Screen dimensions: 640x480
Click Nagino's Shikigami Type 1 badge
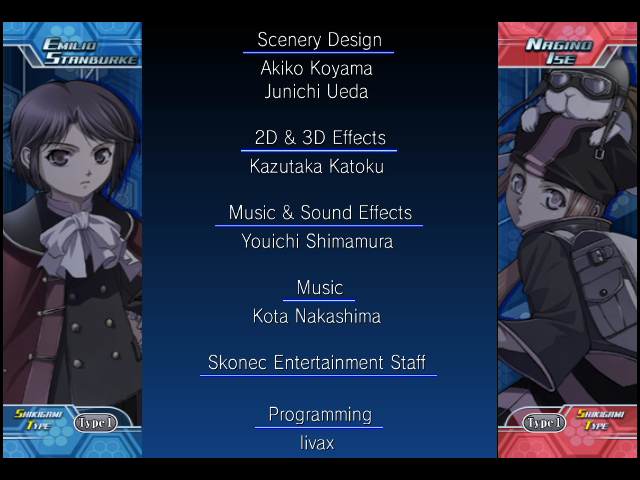coord(543,423)
